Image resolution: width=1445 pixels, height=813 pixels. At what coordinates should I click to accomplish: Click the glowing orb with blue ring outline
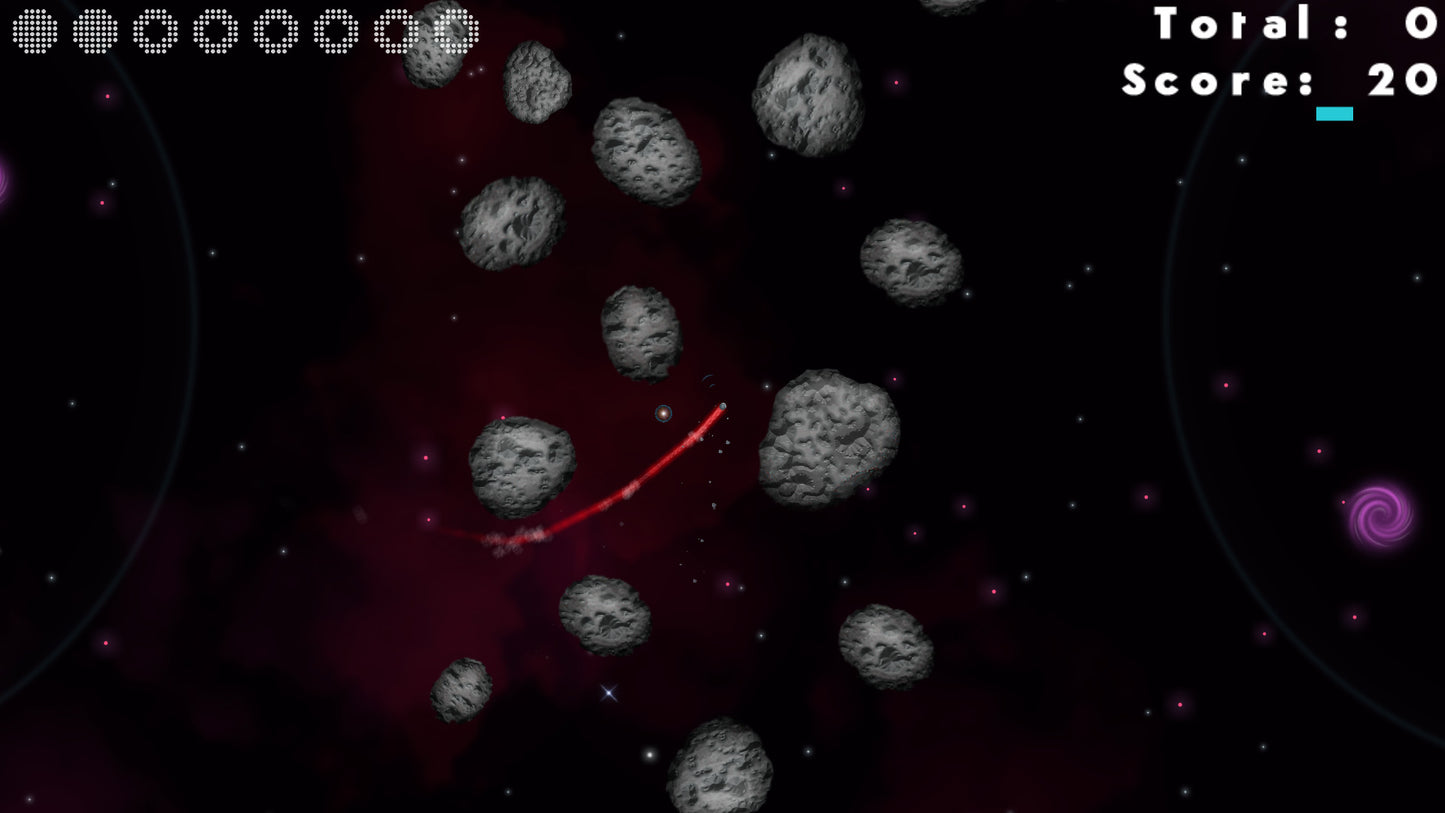663,413
